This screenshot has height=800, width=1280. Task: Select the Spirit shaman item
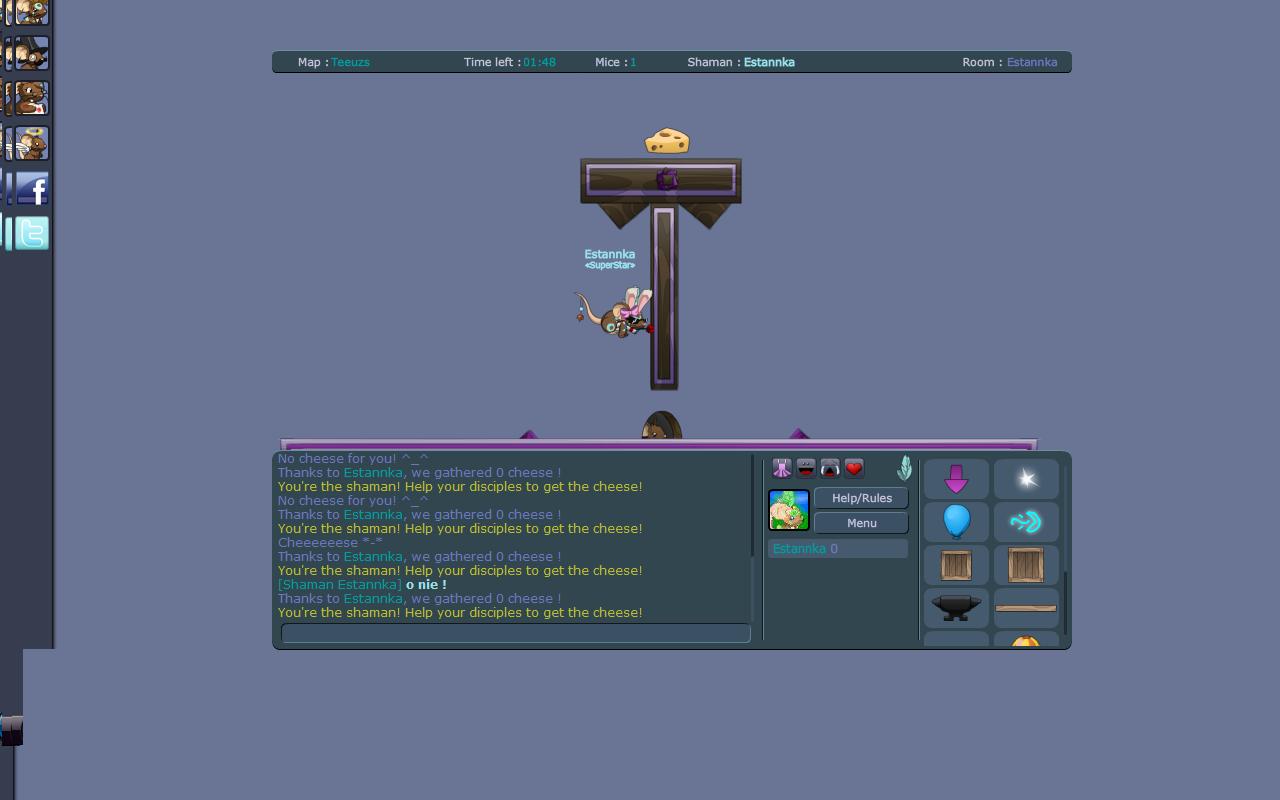tap(1025, 478)
